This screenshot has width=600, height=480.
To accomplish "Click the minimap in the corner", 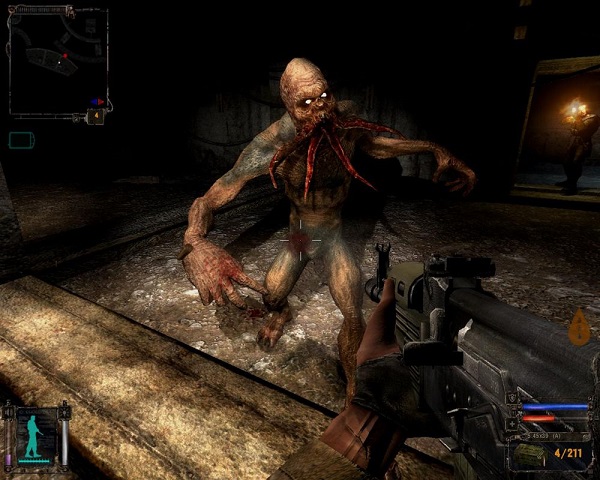I will tap(56, 60).
